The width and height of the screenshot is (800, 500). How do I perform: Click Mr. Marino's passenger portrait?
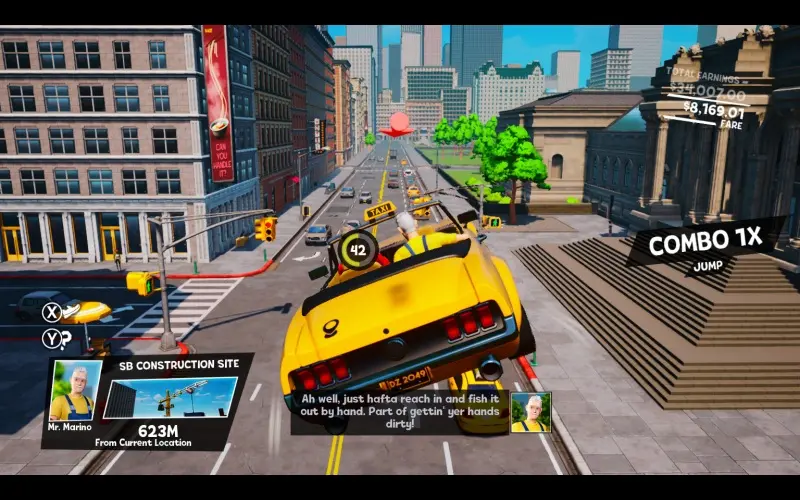click(76, 391)
